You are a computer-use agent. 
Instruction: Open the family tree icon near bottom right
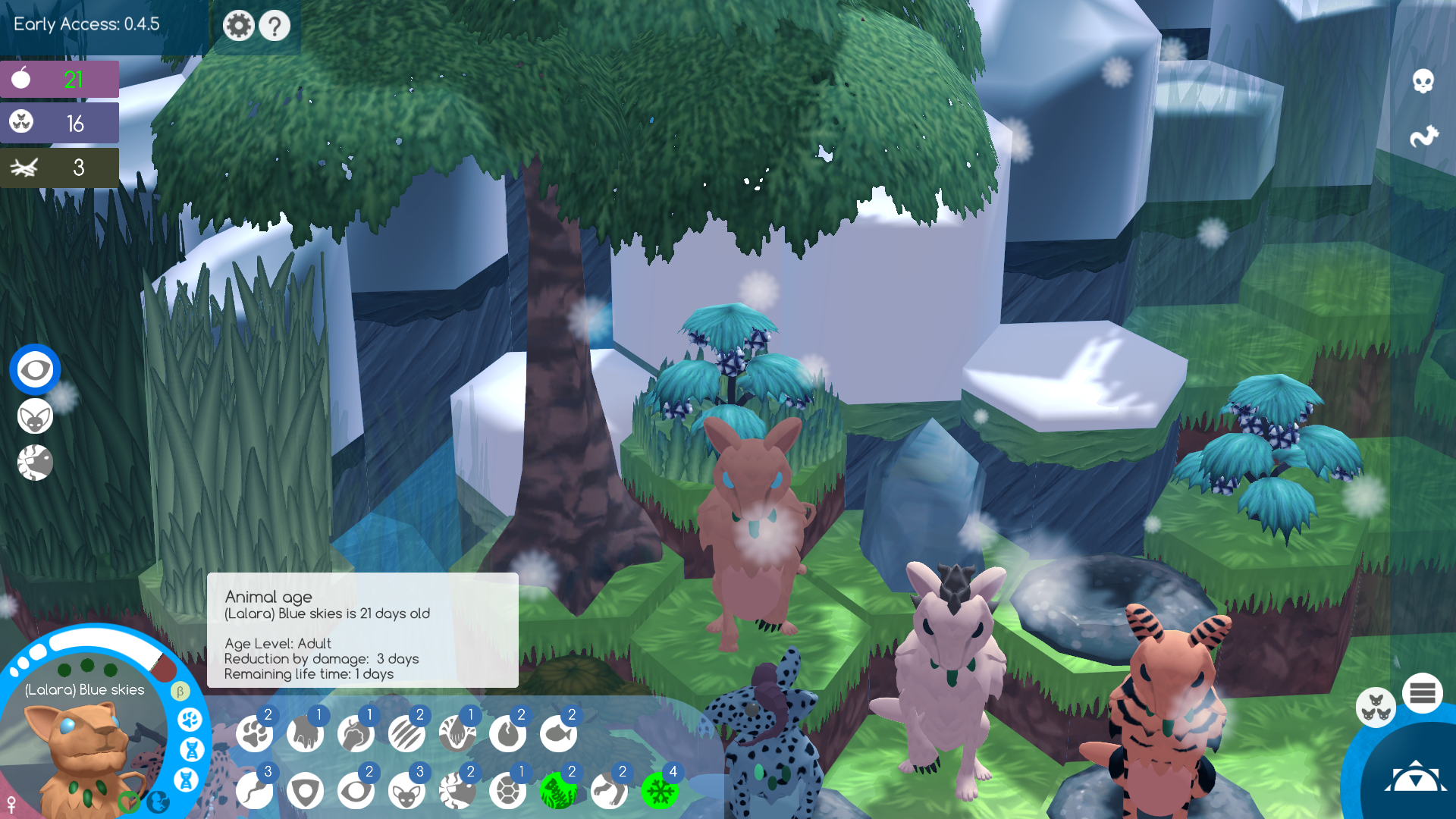(1376, 707)
